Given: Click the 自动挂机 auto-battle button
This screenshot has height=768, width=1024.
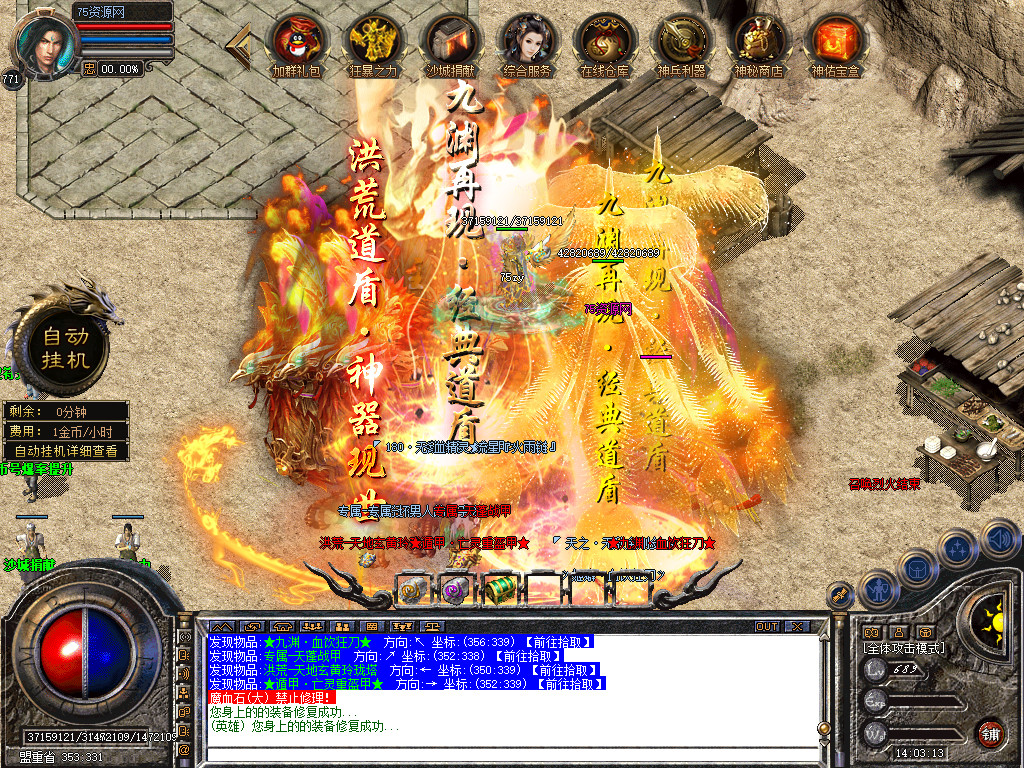Looking at the screenshot, I should pos(65,347).
